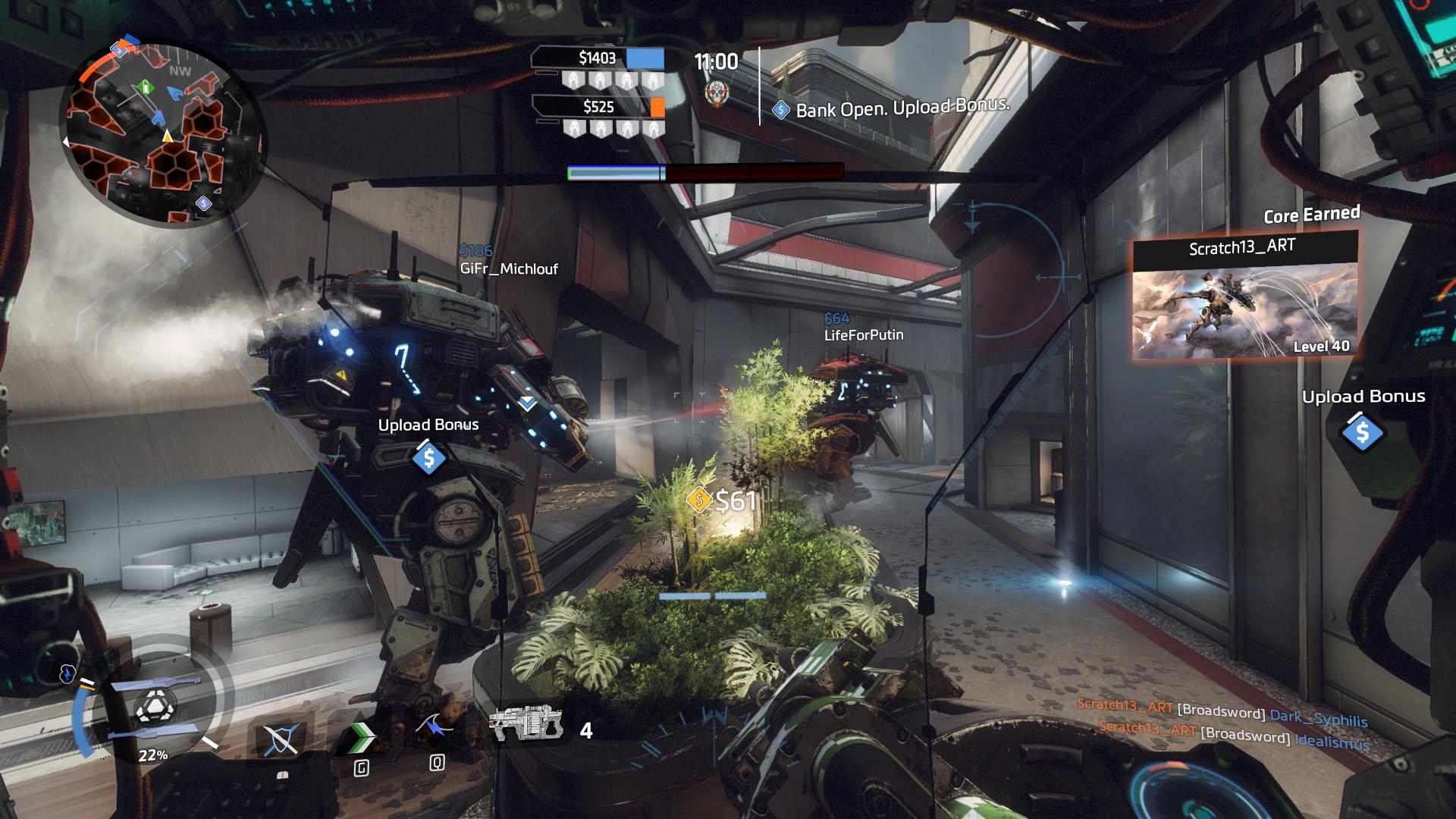Viewport: 1456px width, 819px height.
Task: Select the Upload Bonus marker below the callsign card
Action: coord(1362,432)
